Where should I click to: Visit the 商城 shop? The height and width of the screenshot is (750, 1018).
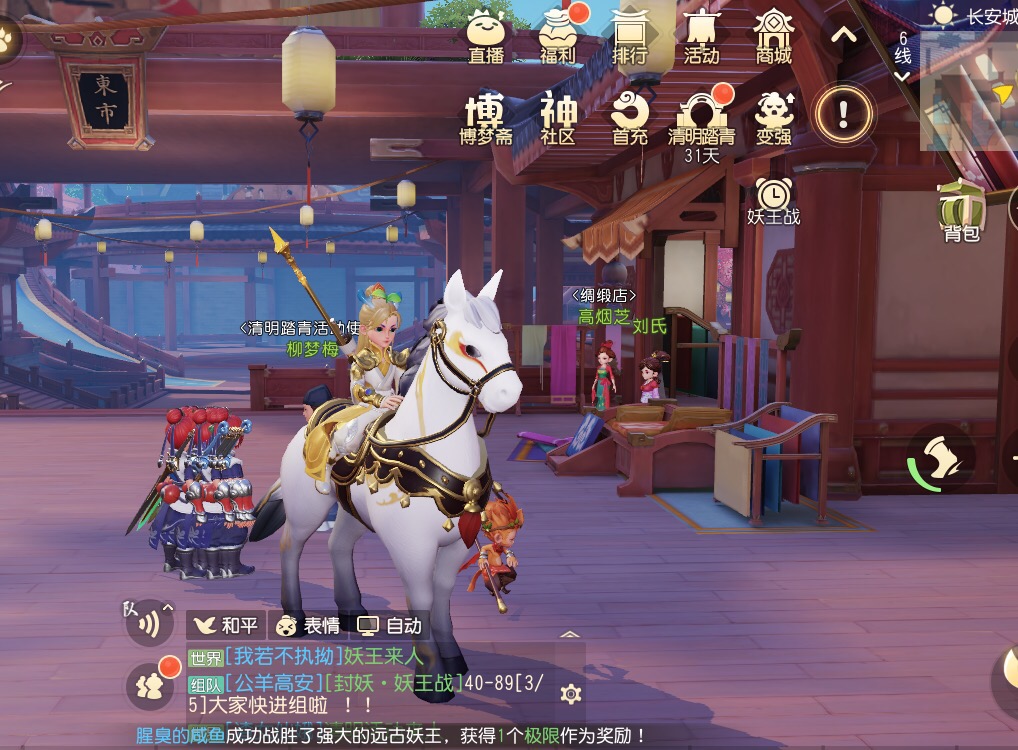pos(773,35)
